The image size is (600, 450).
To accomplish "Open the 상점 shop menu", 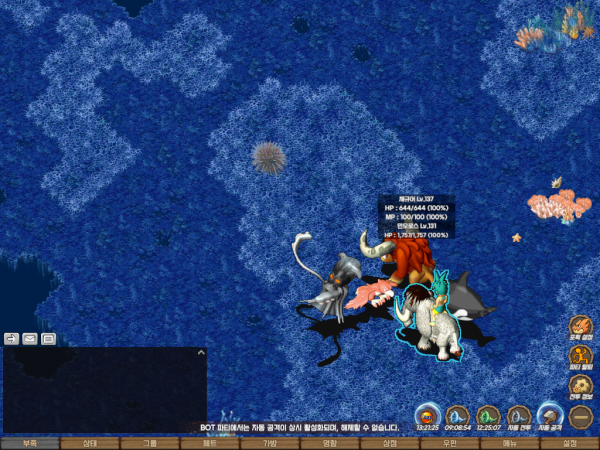I will (x=390, y=442).
